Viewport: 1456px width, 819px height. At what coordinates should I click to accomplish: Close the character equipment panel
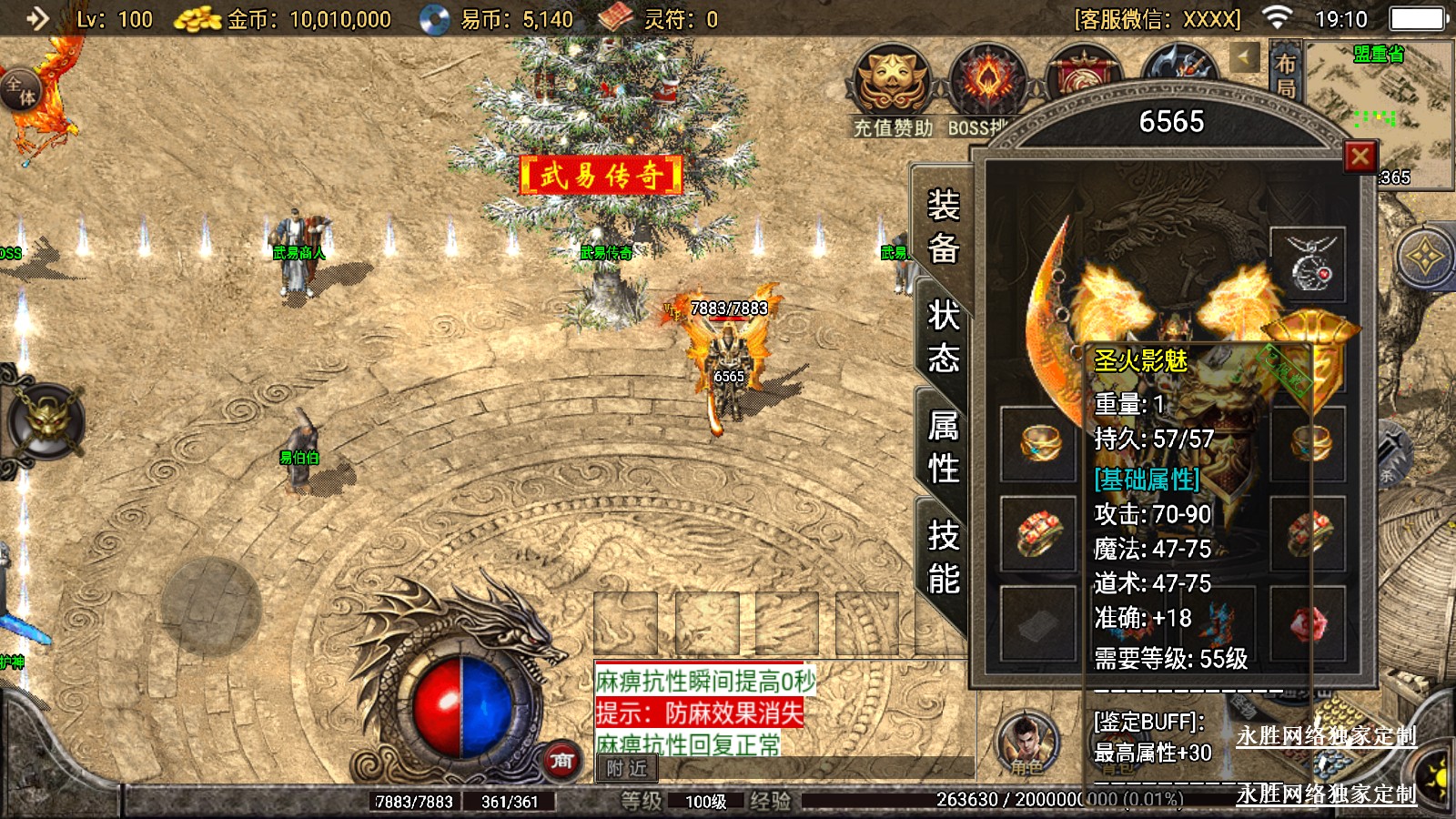tap(1360, 157)
